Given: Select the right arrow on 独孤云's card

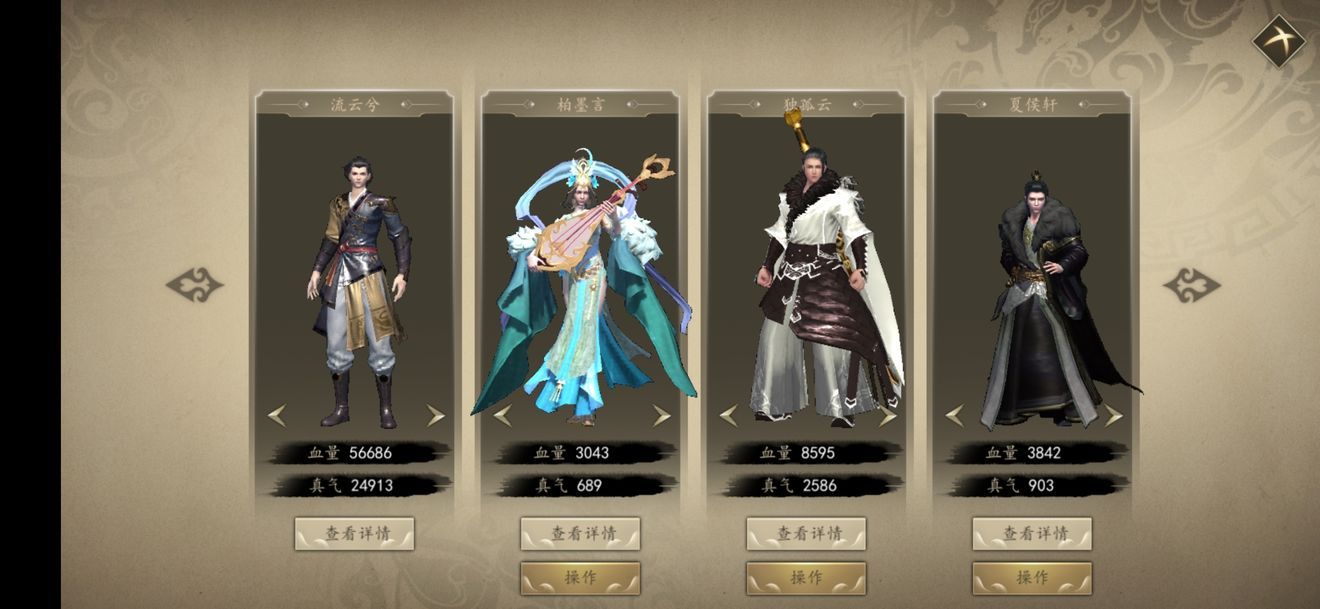Looking at the screenshot, I should pyautogui.click(x=887, y=415).
